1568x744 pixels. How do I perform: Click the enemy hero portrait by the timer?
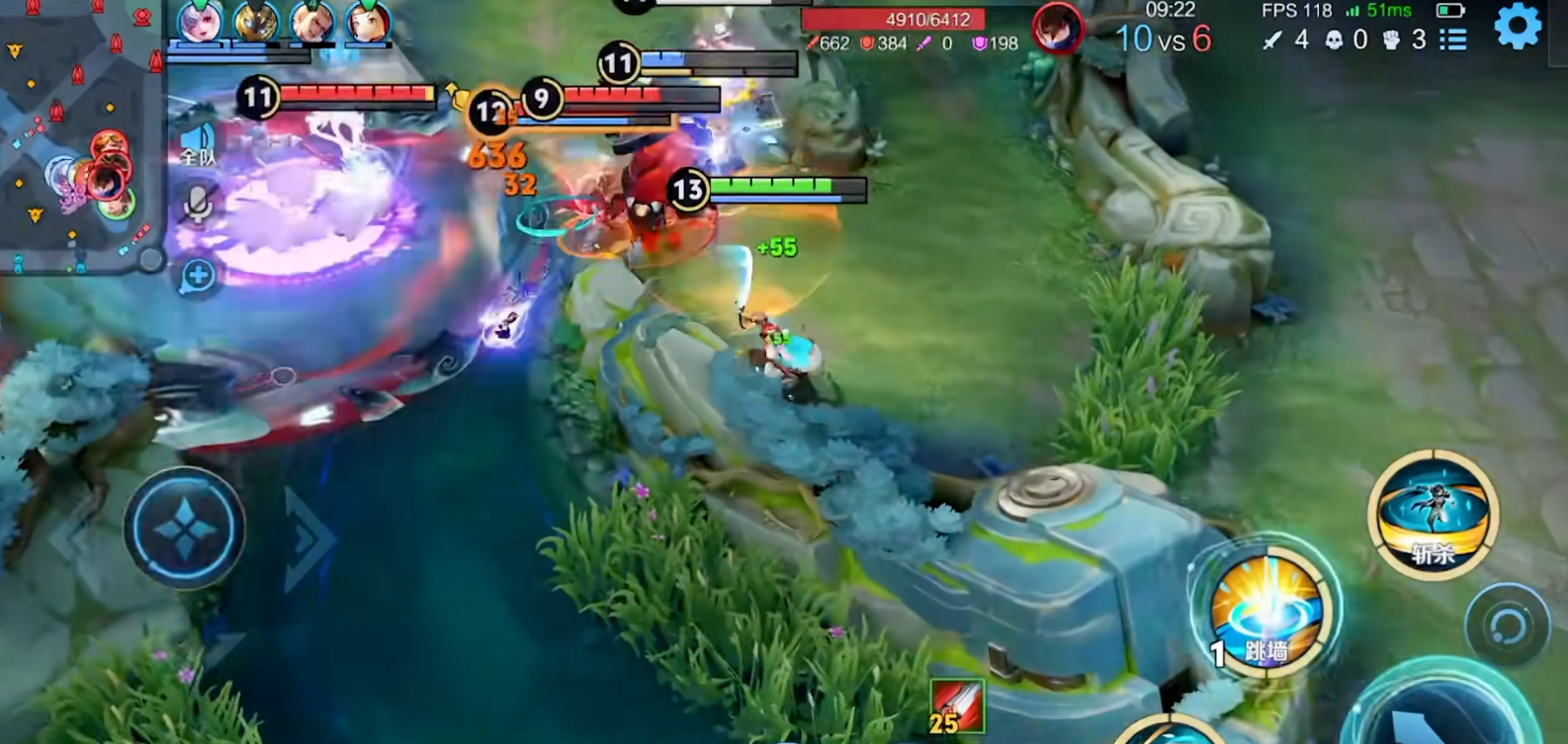click(x=1057, y=28)
